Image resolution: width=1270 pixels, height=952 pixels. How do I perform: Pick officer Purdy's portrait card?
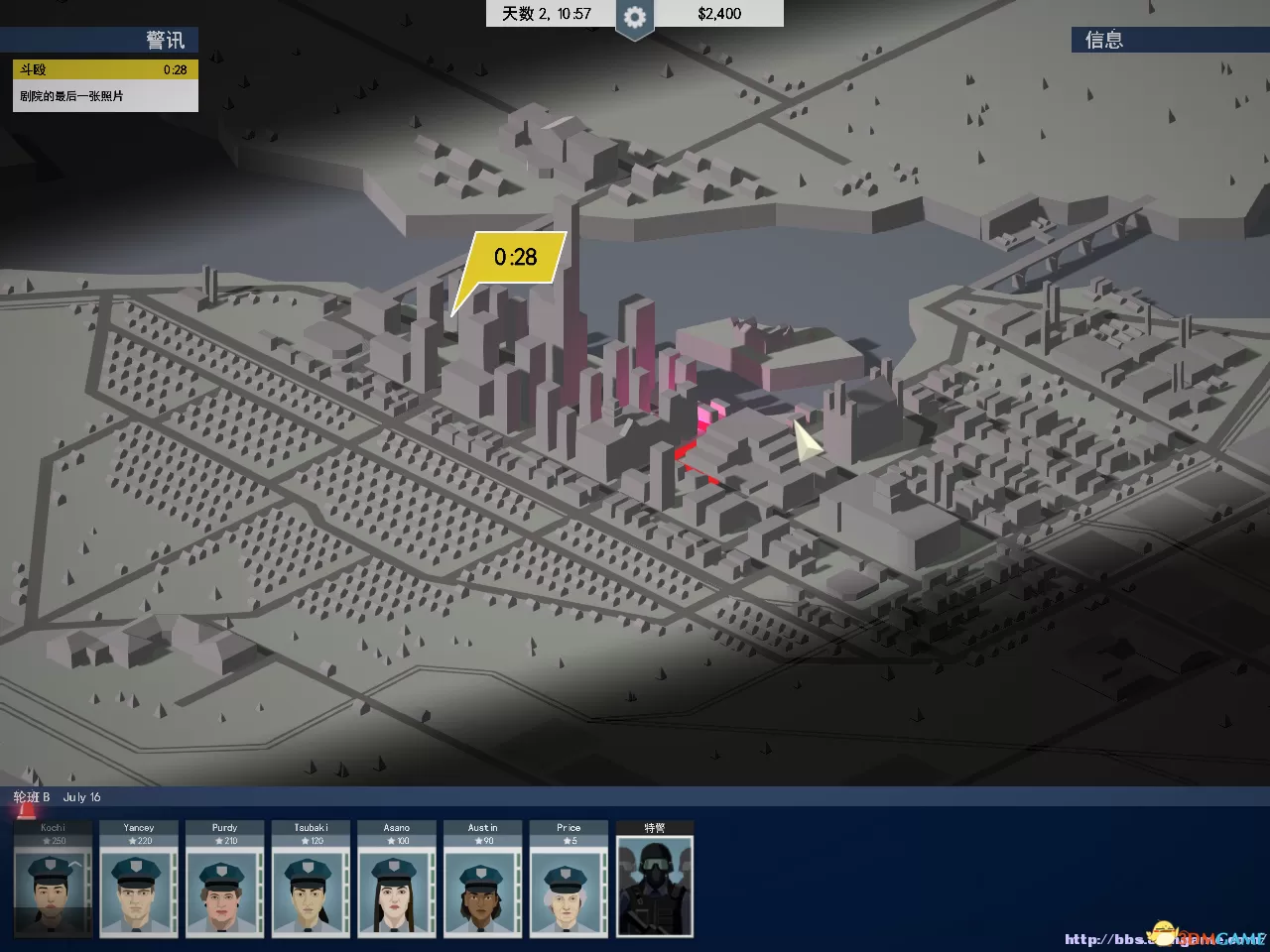coord(225,880)
